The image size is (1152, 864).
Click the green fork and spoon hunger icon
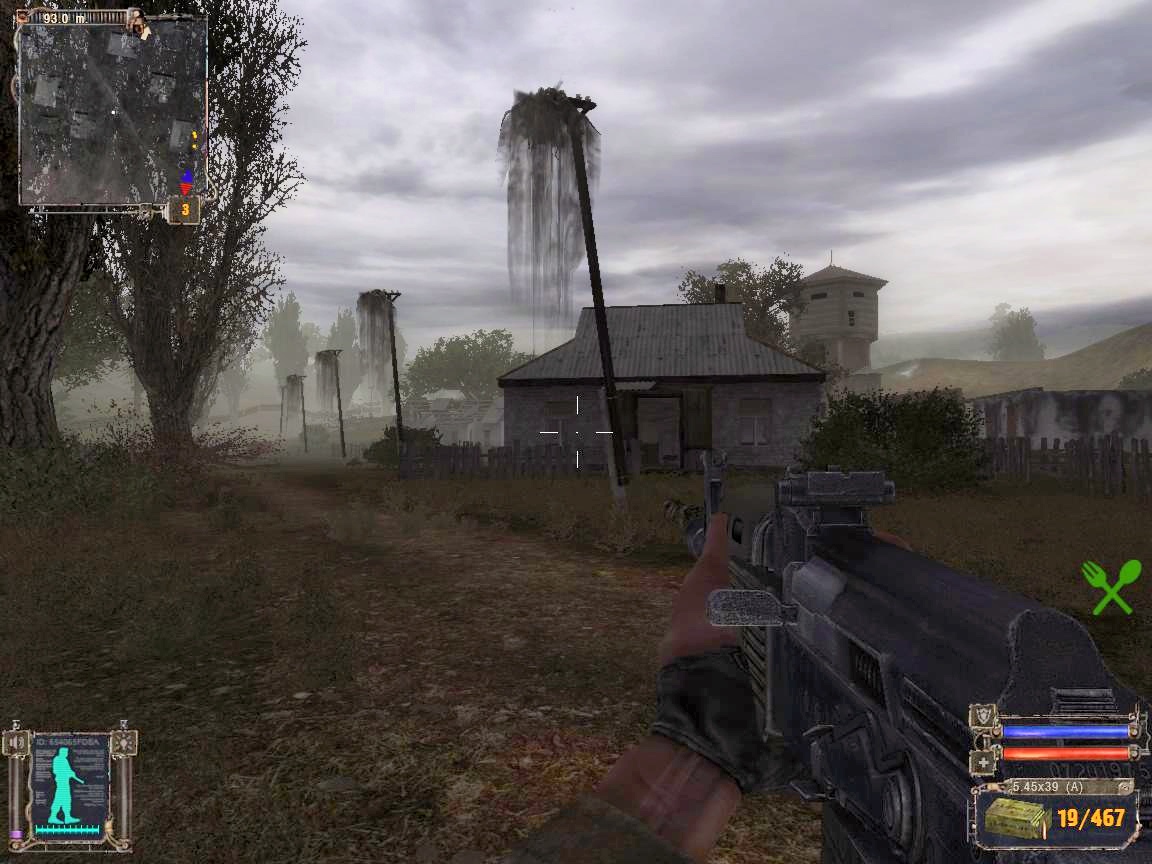[1111, 586]
